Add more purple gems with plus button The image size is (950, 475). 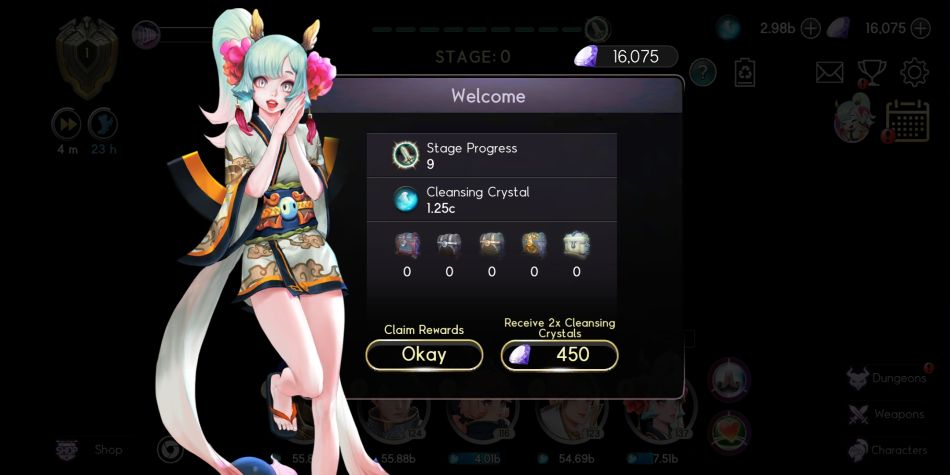(921, 28)
